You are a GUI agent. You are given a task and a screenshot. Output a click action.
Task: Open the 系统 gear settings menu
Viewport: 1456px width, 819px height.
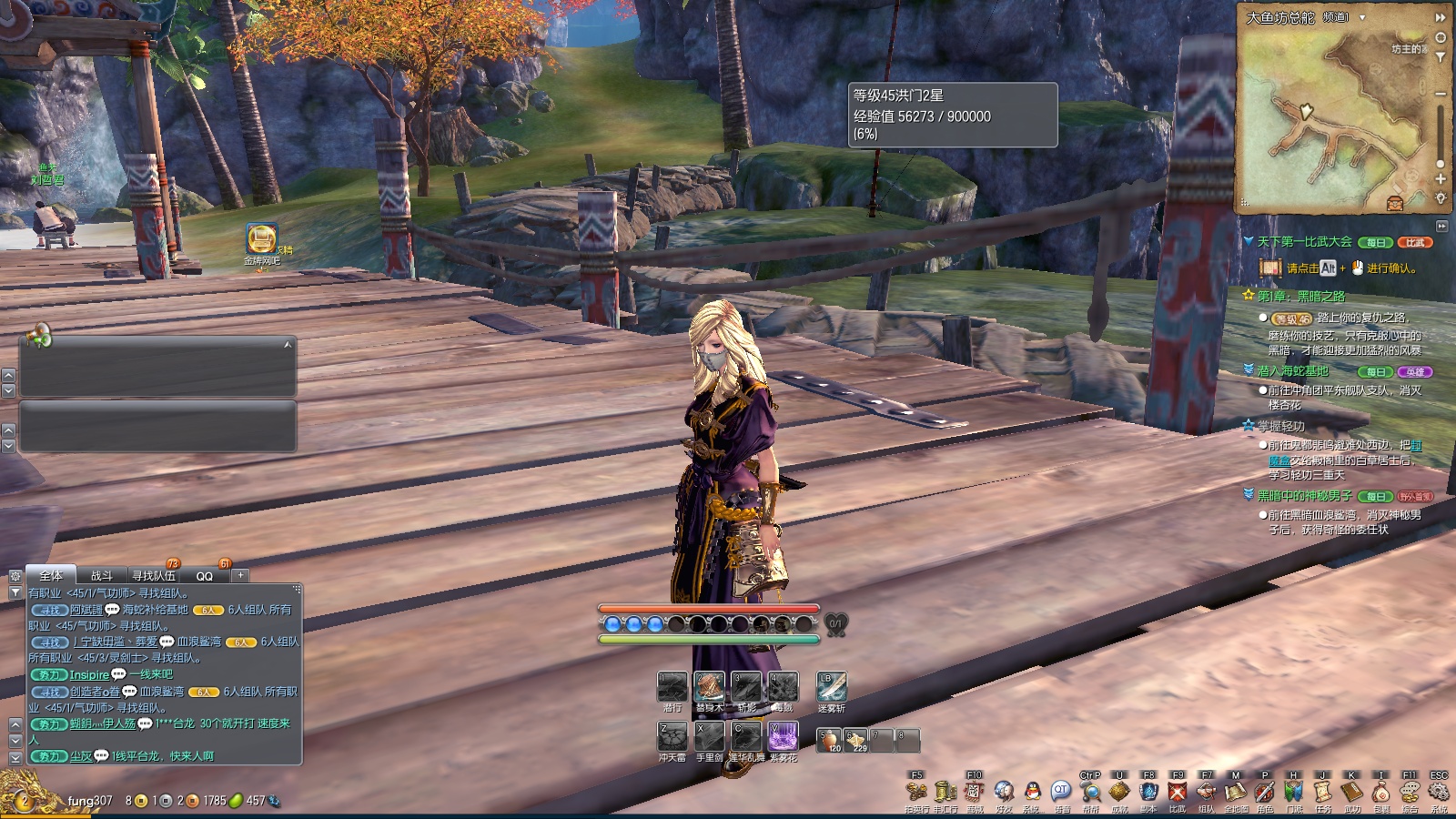point(1439,792)
